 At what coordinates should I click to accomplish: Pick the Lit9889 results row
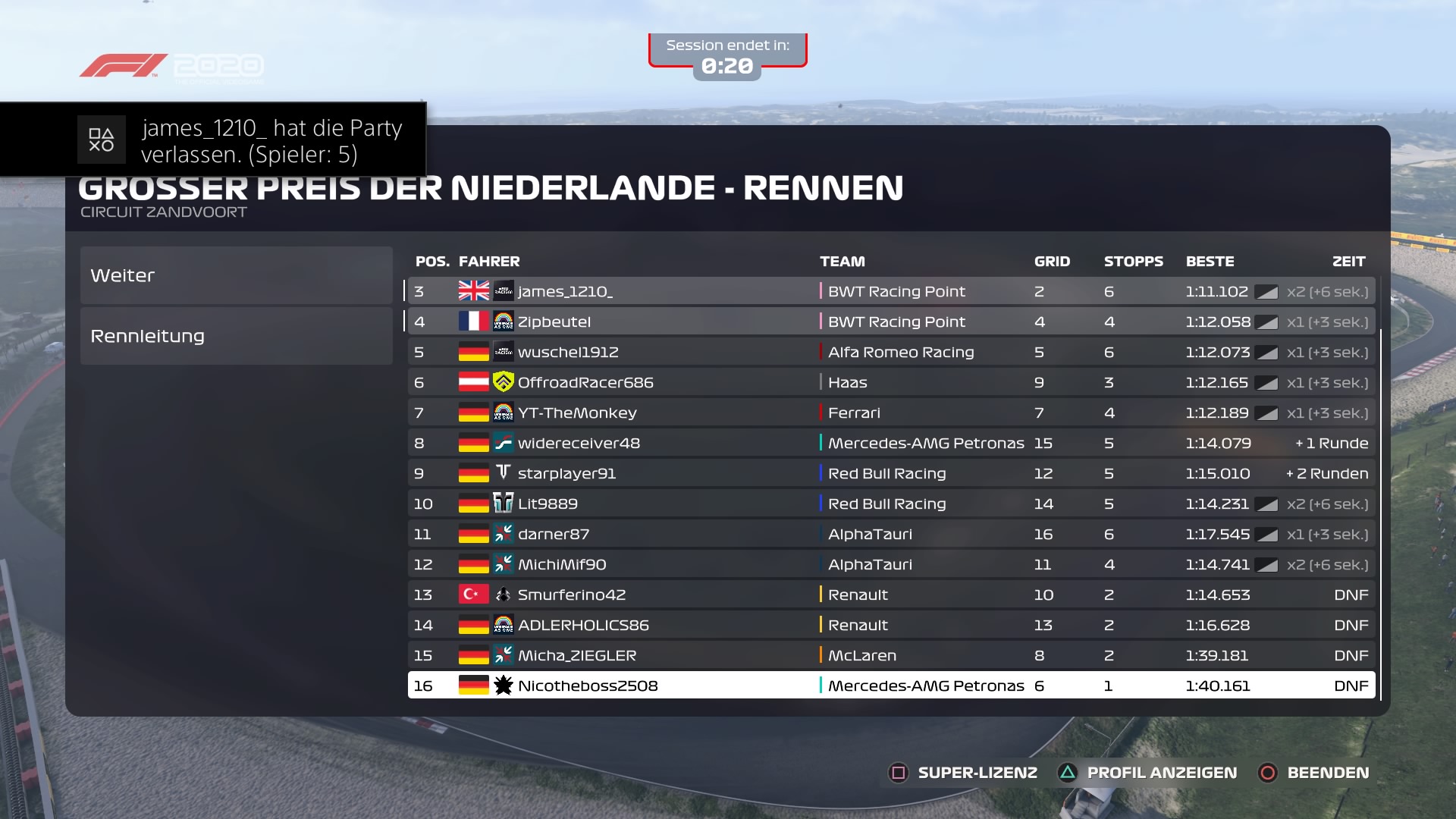click(x=891, y=504)
